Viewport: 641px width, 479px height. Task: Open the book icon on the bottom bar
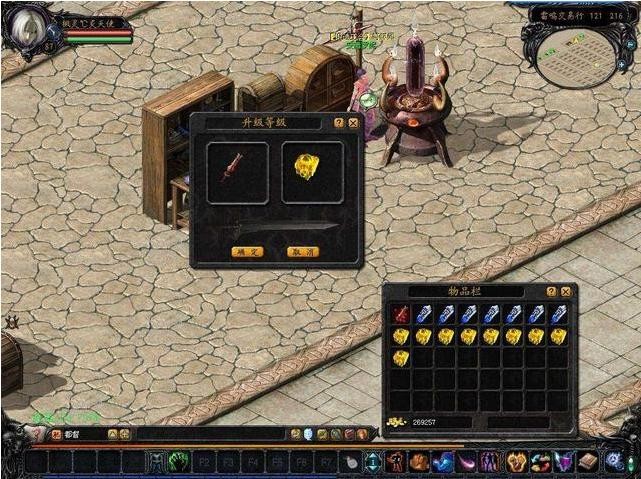[588, 461]
